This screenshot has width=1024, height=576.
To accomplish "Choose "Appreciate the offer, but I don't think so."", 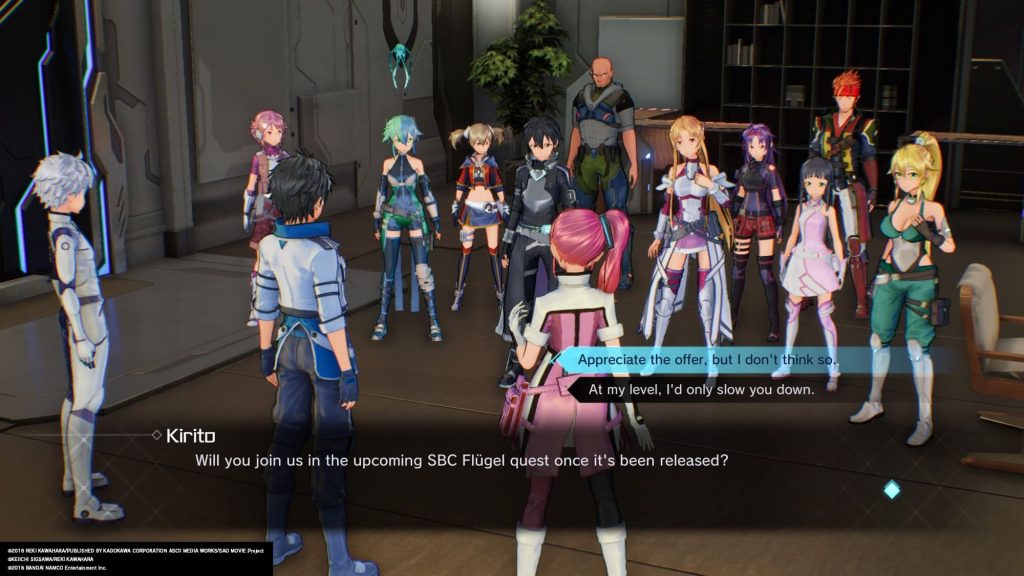I will click(x=707, y=359).
